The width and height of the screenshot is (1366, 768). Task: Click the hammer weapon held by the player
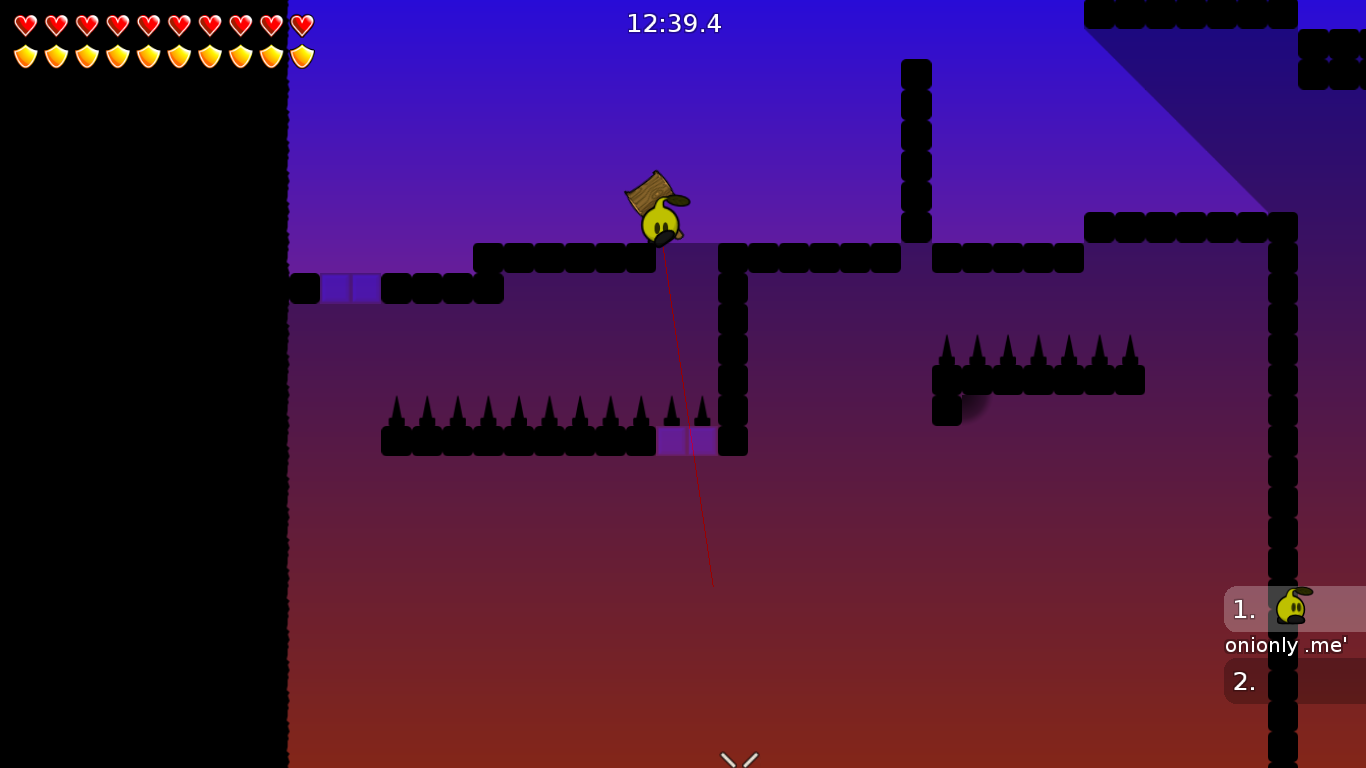[x=650, y=192]
